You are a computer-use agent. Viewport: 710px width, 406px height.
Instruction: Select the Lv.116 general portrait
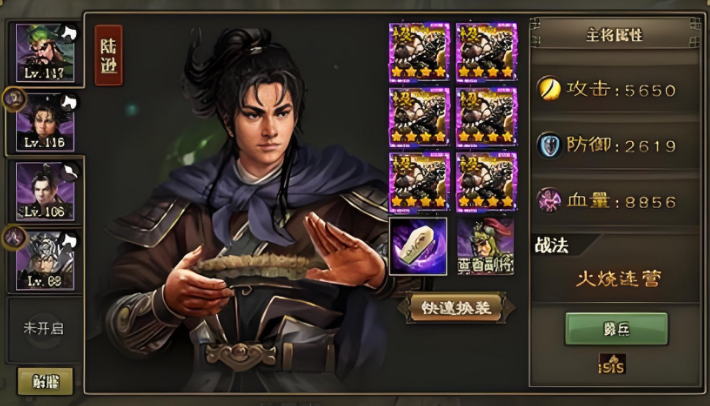(x=44, y=121)
